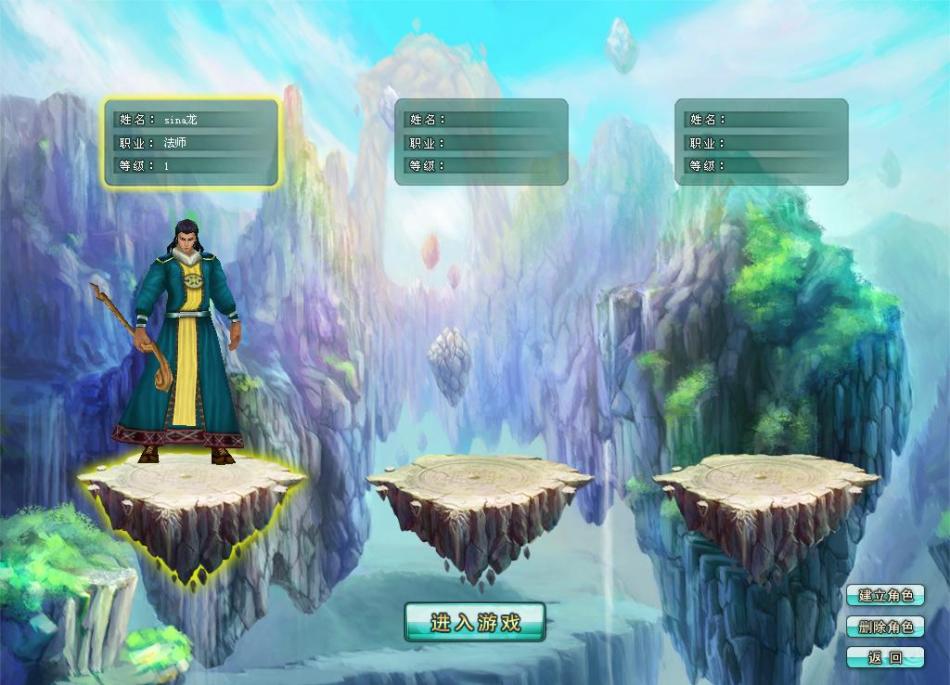Click the 进入游戏 enter game button

point(475,622)
